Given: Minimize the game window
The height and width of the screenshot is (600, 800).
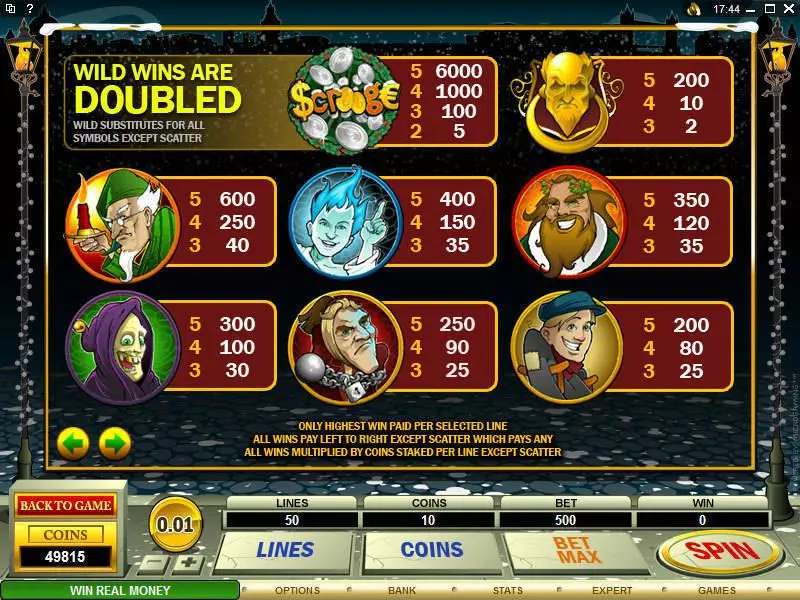Looking at the screenshot, I should (751, 8).
